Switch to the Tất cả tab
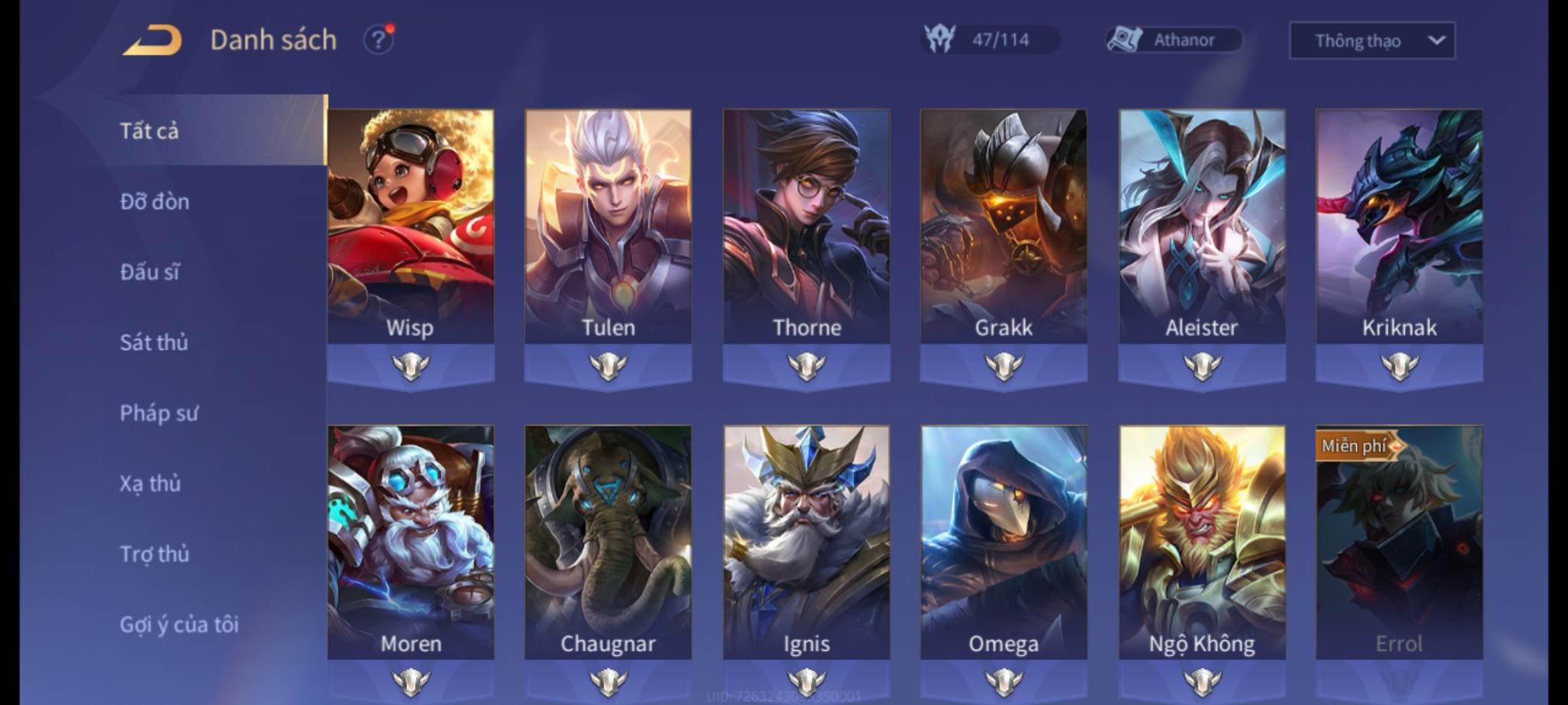This screenshot has width=1568, height=705. [150, 131]
